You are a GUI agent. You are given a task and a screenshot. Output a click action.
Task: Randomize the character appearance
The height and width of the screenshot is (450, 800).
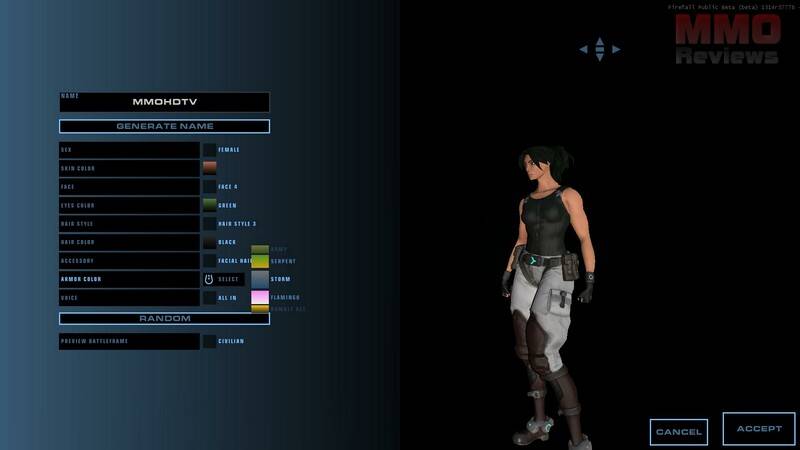pyautogui.click(x=164, y=318)
